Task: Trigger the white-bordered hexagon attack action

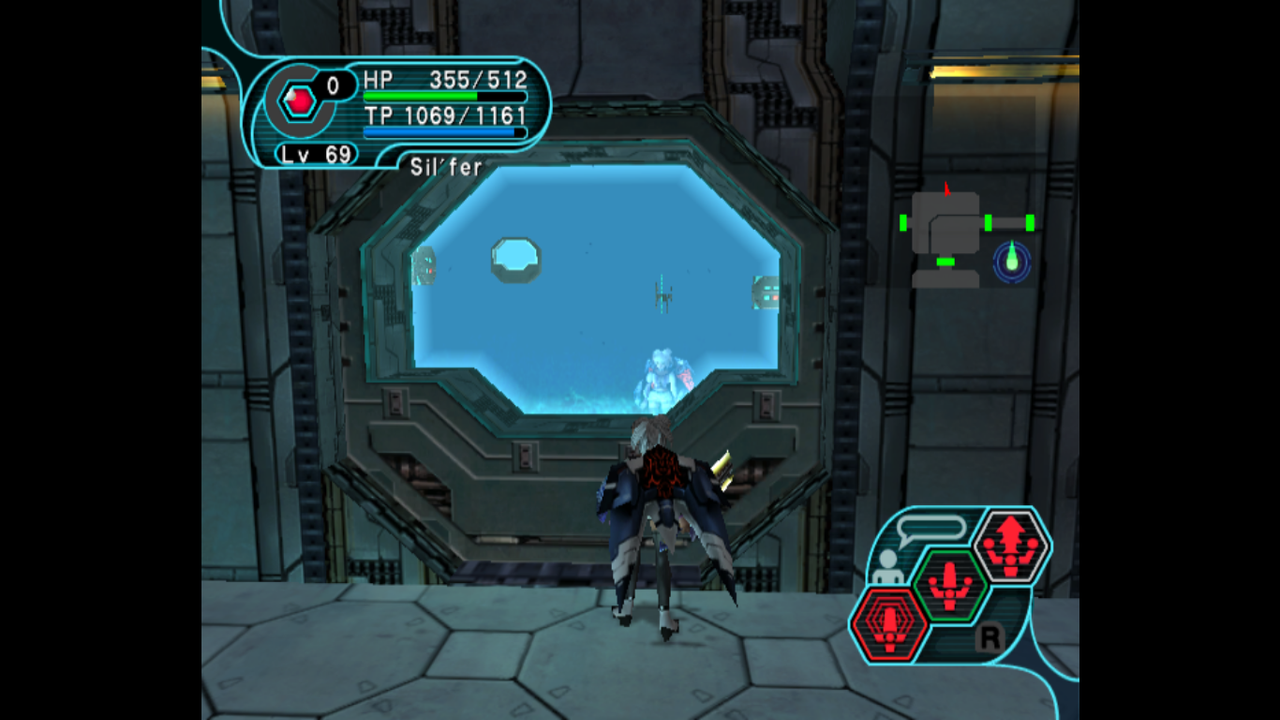Action: 1010,546
